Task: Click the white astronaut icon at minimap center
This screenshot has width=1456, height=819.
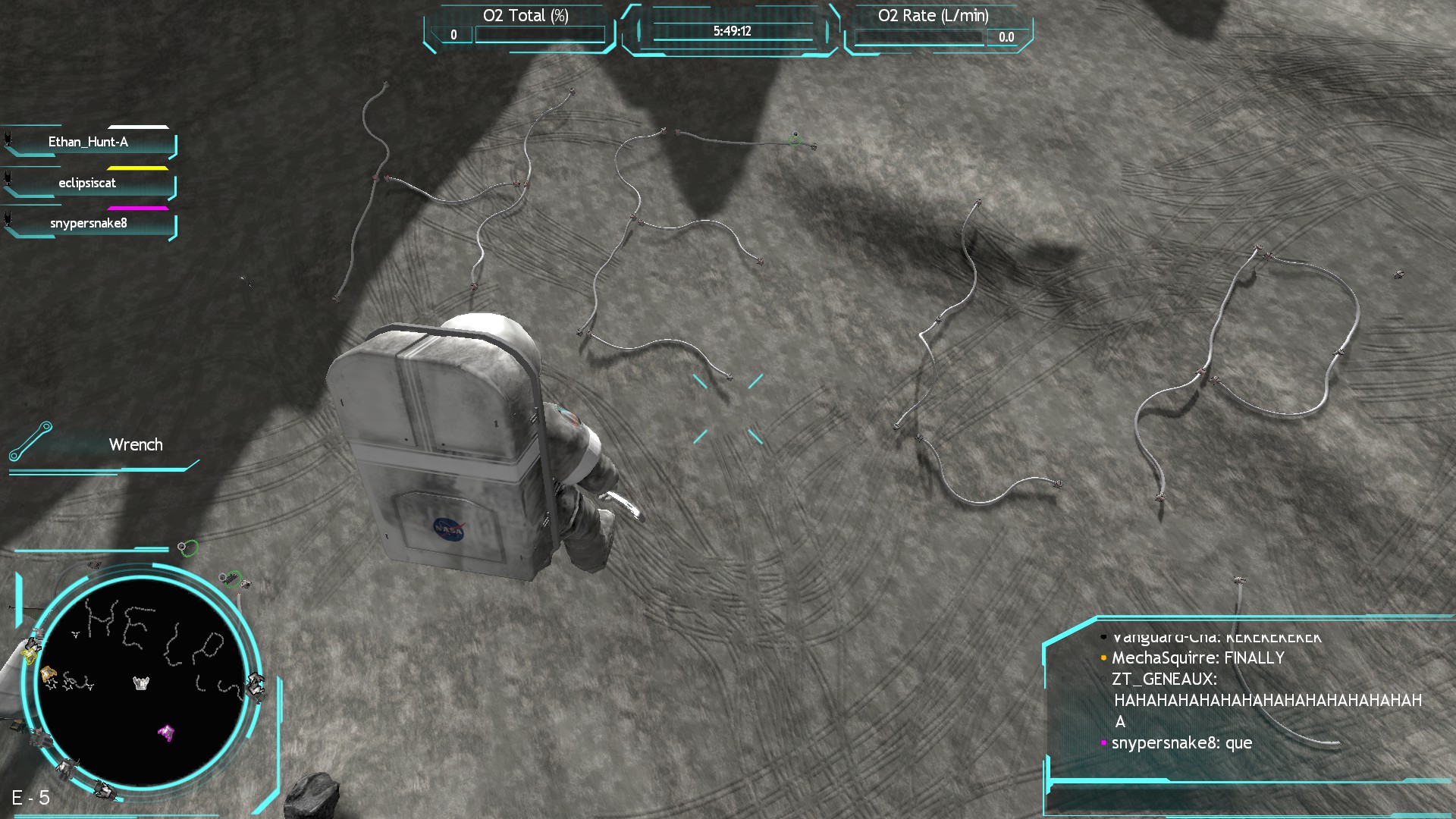Action: click(x=141, y=684)
